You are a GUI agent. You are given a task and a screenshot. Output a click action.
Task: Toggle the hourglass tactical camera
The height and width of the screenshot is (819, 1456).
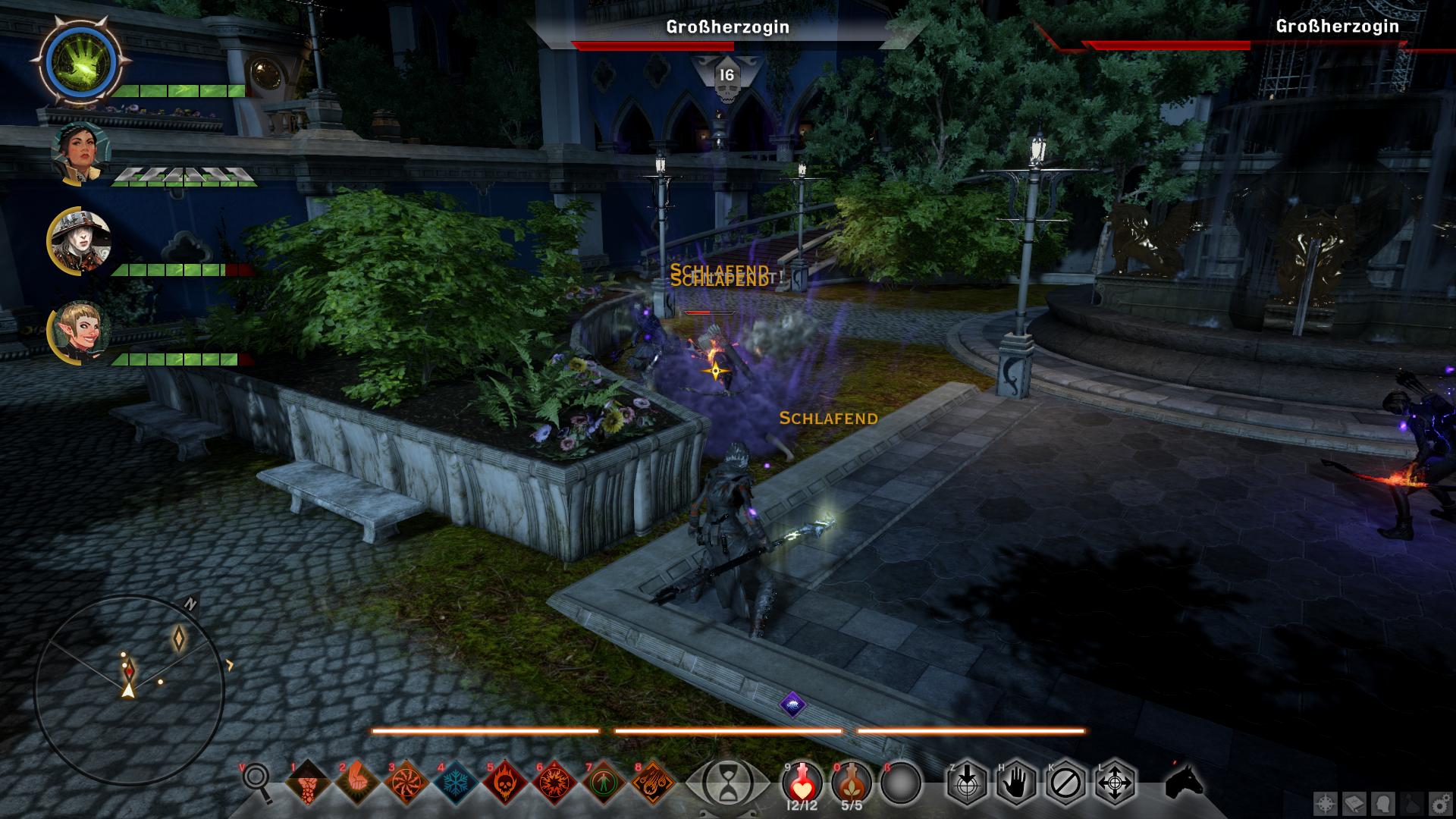coord(728,783)
